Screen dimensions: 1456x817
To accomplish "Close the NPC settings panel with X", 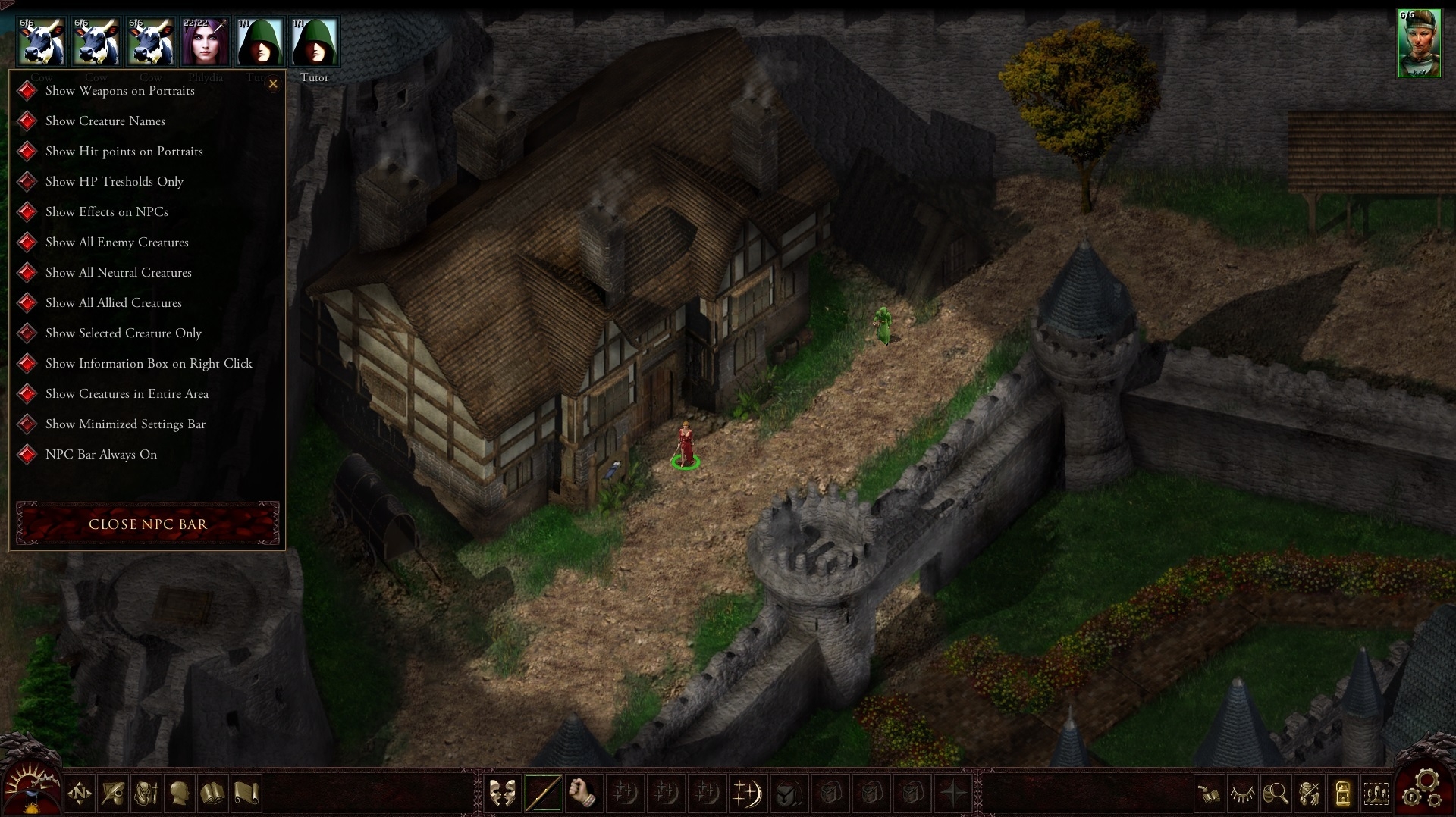I will [x=273, y=84].
